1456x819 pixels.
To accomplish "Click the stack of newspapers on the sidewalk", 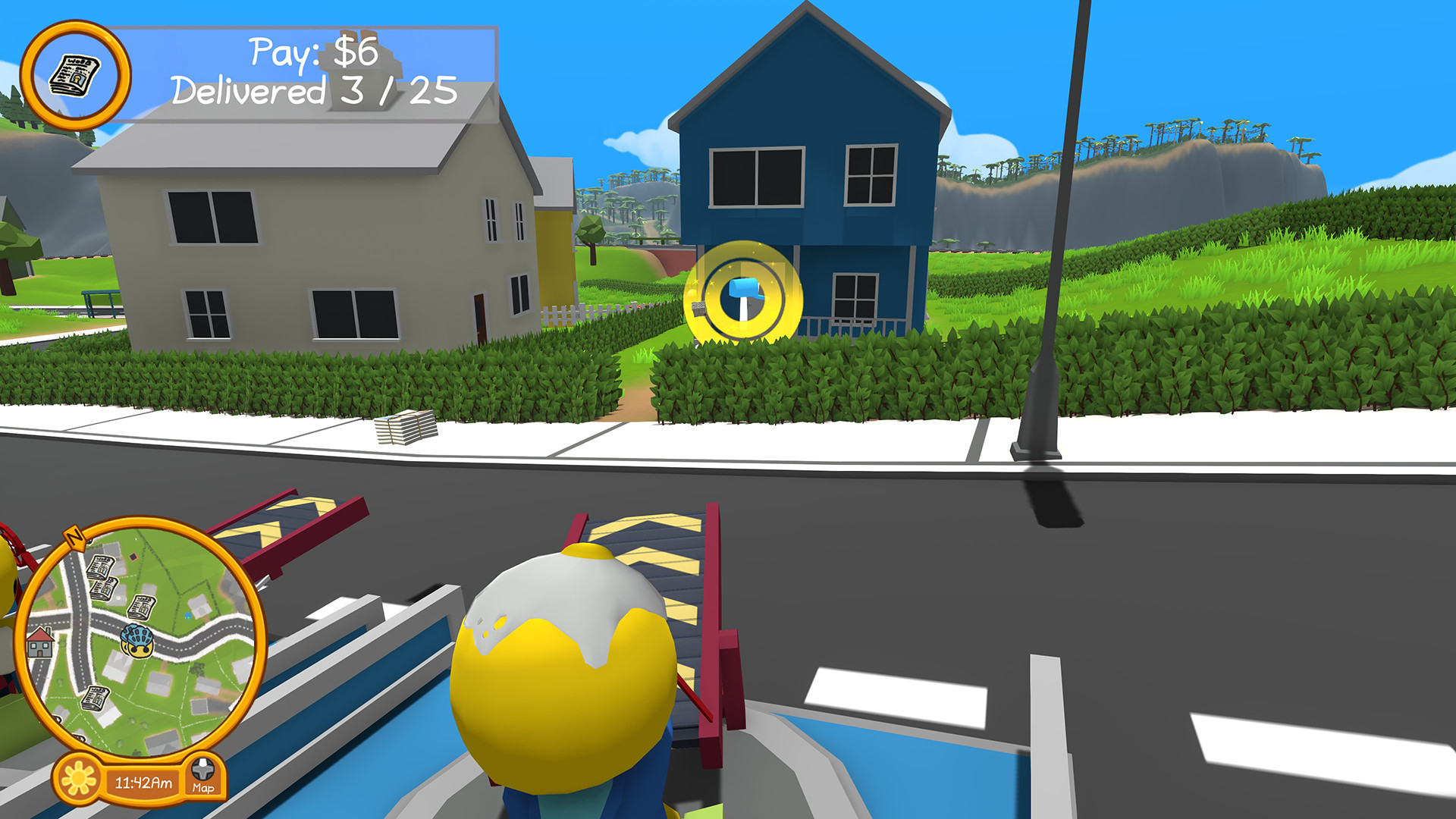I will pos(404,428).
